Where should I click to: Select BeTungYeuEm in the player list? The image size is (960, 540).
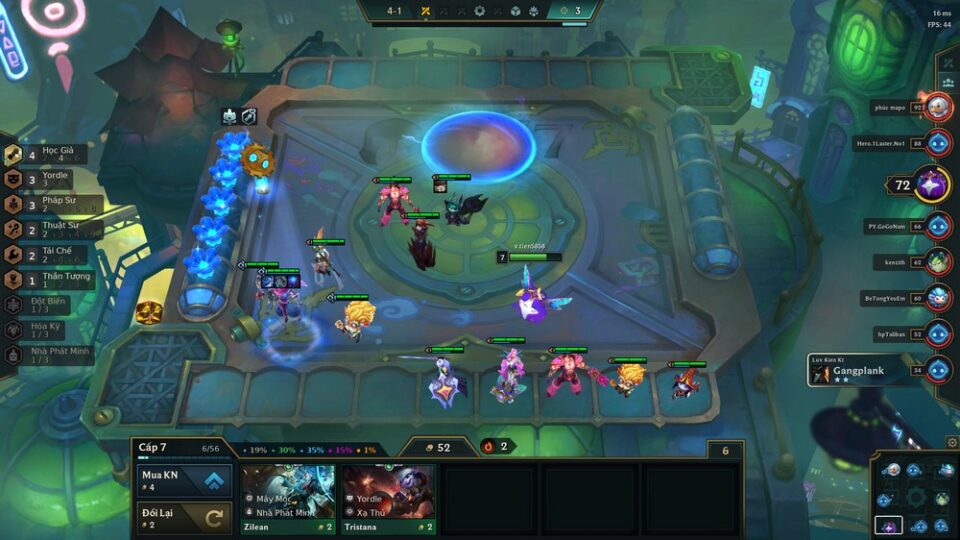(x=937, y=298)
